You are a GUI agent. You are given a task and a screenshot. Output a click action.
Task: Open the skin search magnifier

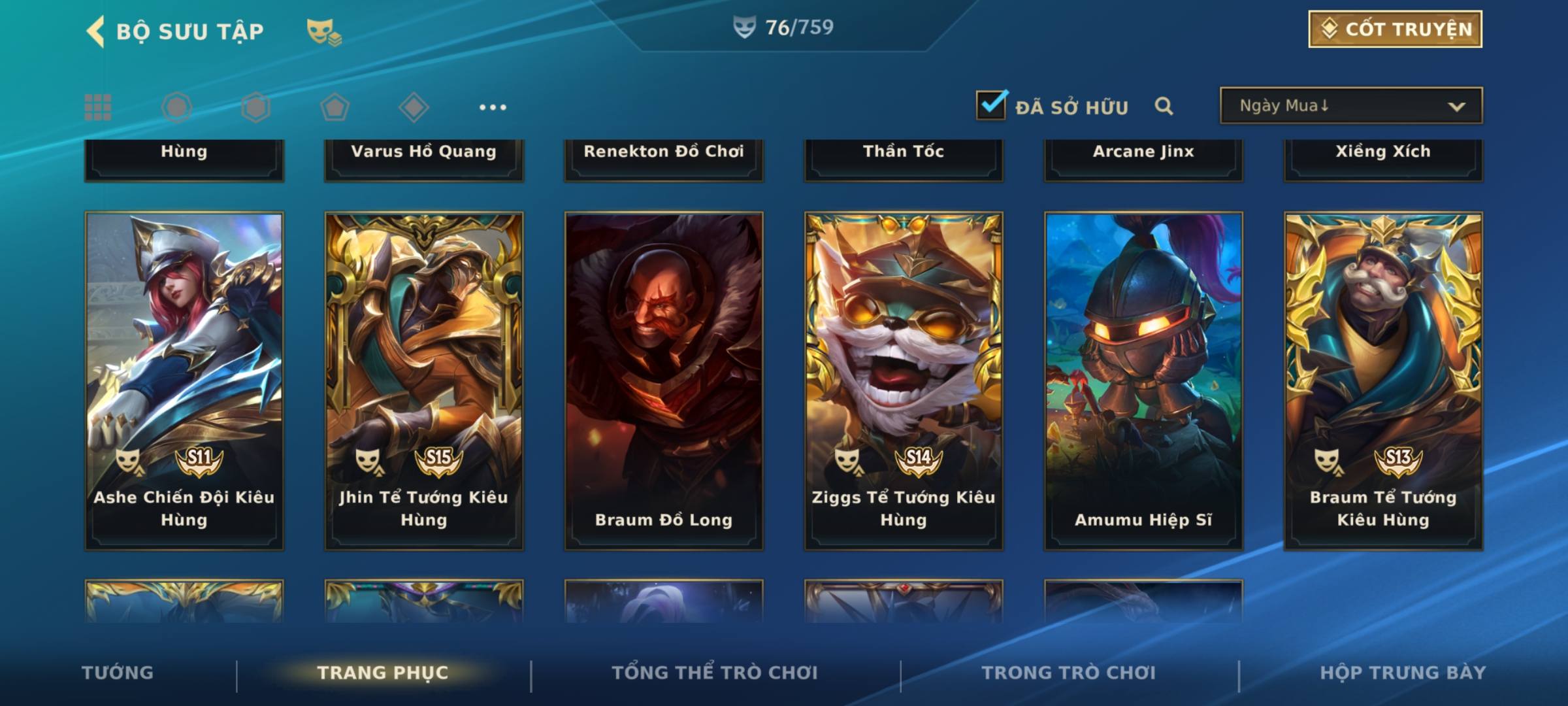pos(1164,106)
